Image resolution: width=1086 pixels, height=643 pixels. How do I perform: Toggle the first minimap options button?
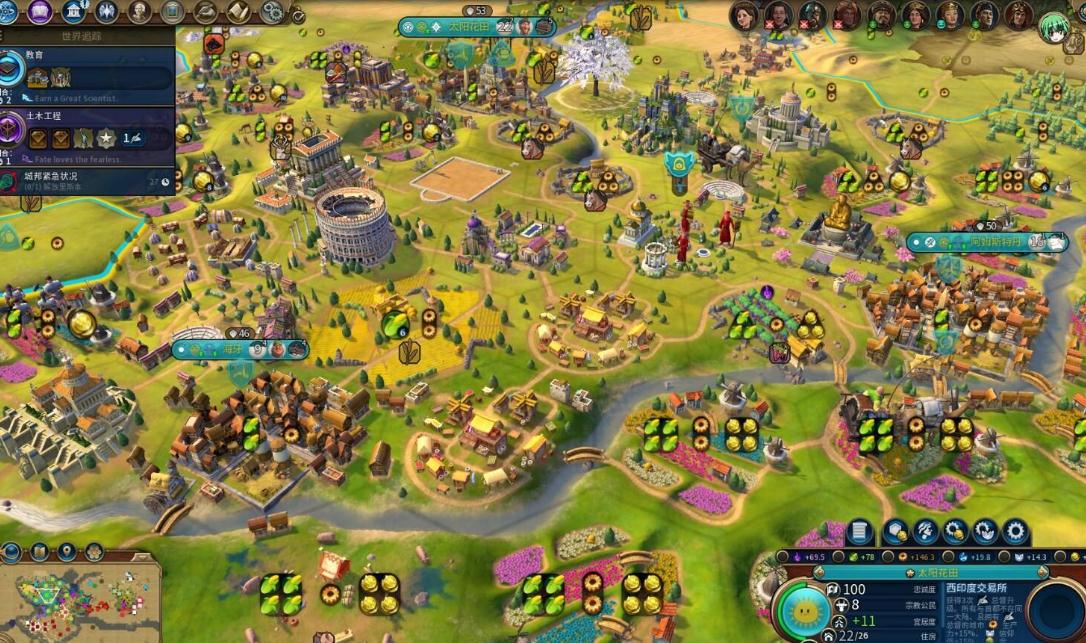(x=12, y=551)
